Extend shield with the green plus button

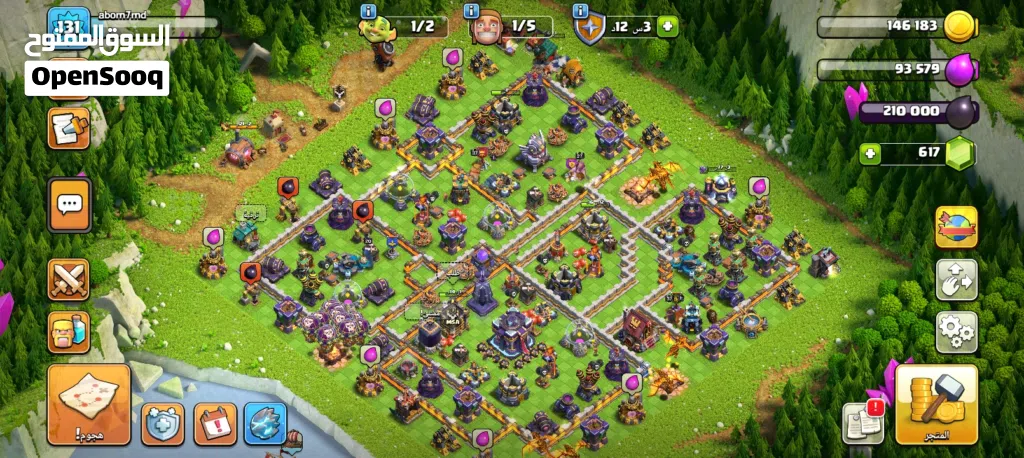click(667, 27)
